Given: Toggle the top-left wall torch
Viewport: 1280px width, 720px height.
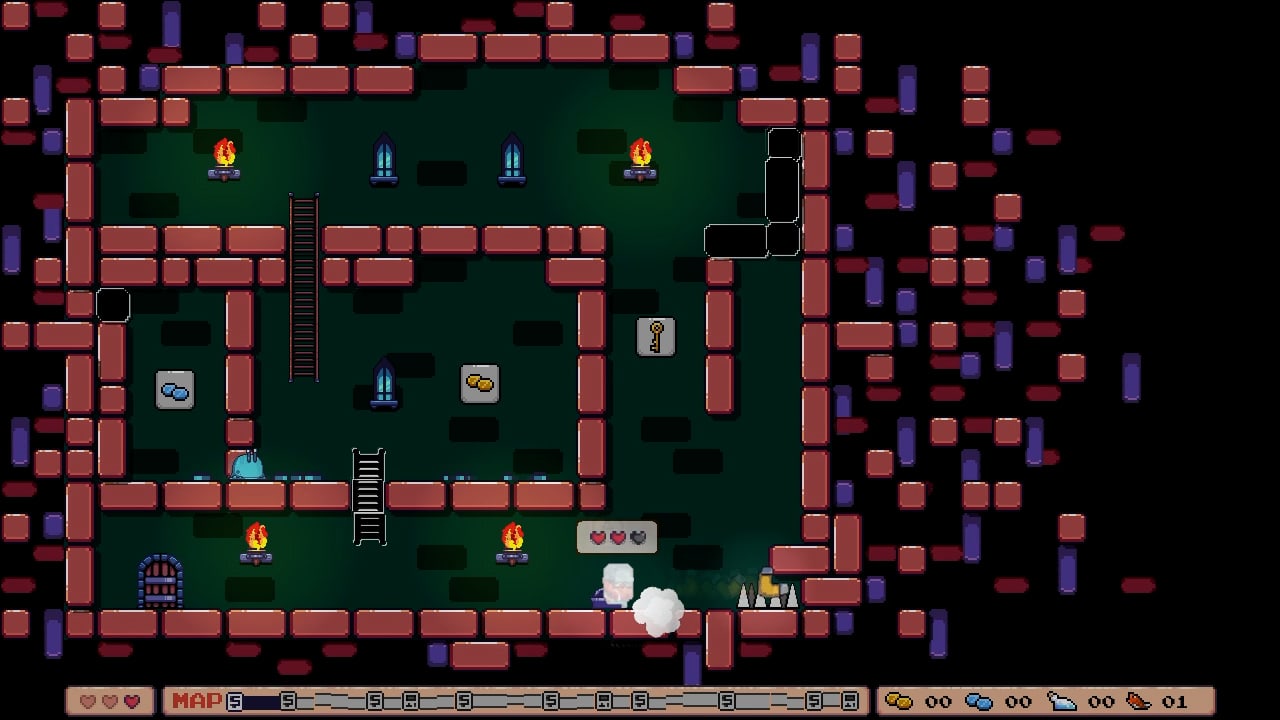Looking at the screenshot, I should 224,155.
